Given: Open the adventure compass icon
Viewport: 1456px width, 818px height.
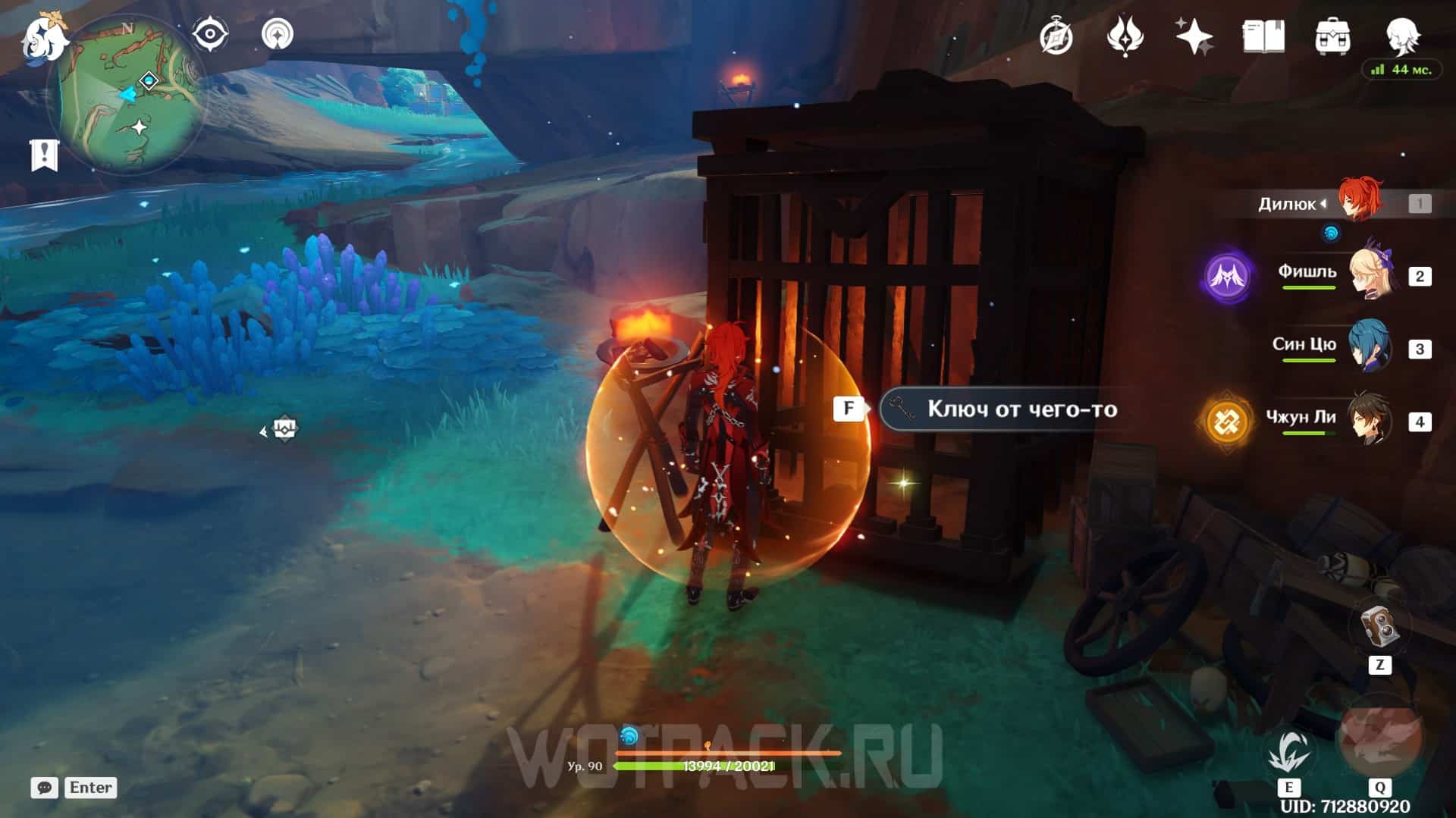Looking at the screenshot, I should [1056, 36].
